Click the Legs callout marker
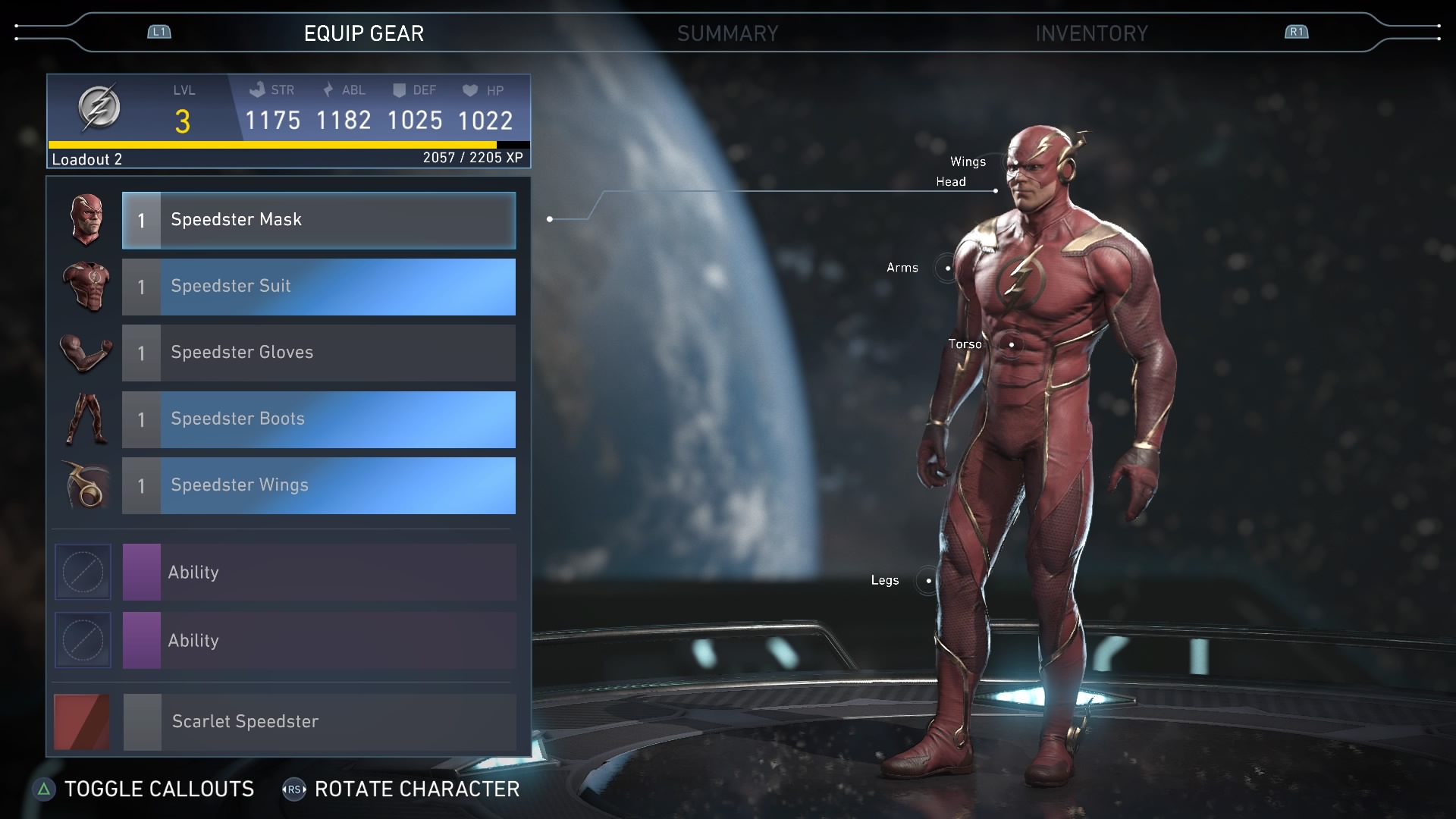This screenshot has height=819, width=1456. pos(928,581)
